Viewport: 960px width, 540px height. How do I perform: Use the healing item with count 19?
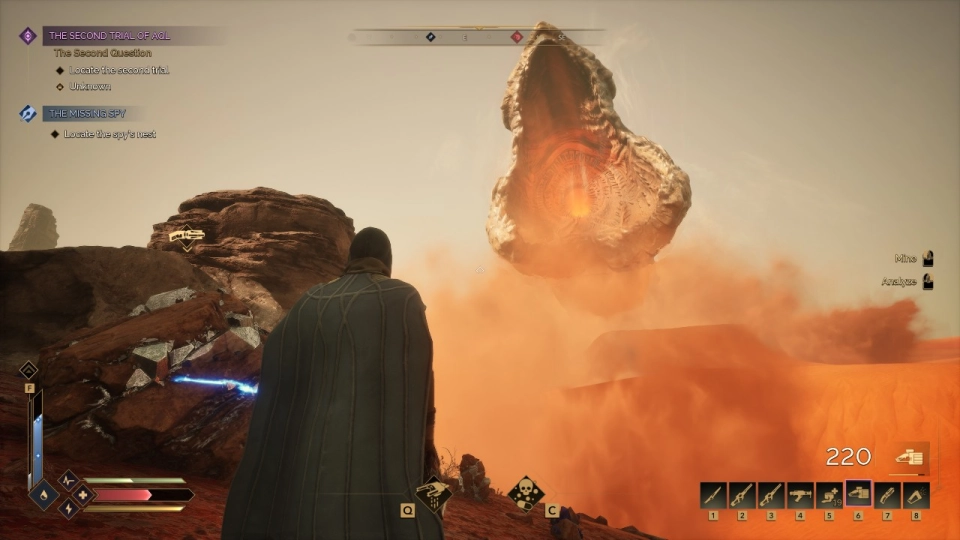tap(829, 495)
